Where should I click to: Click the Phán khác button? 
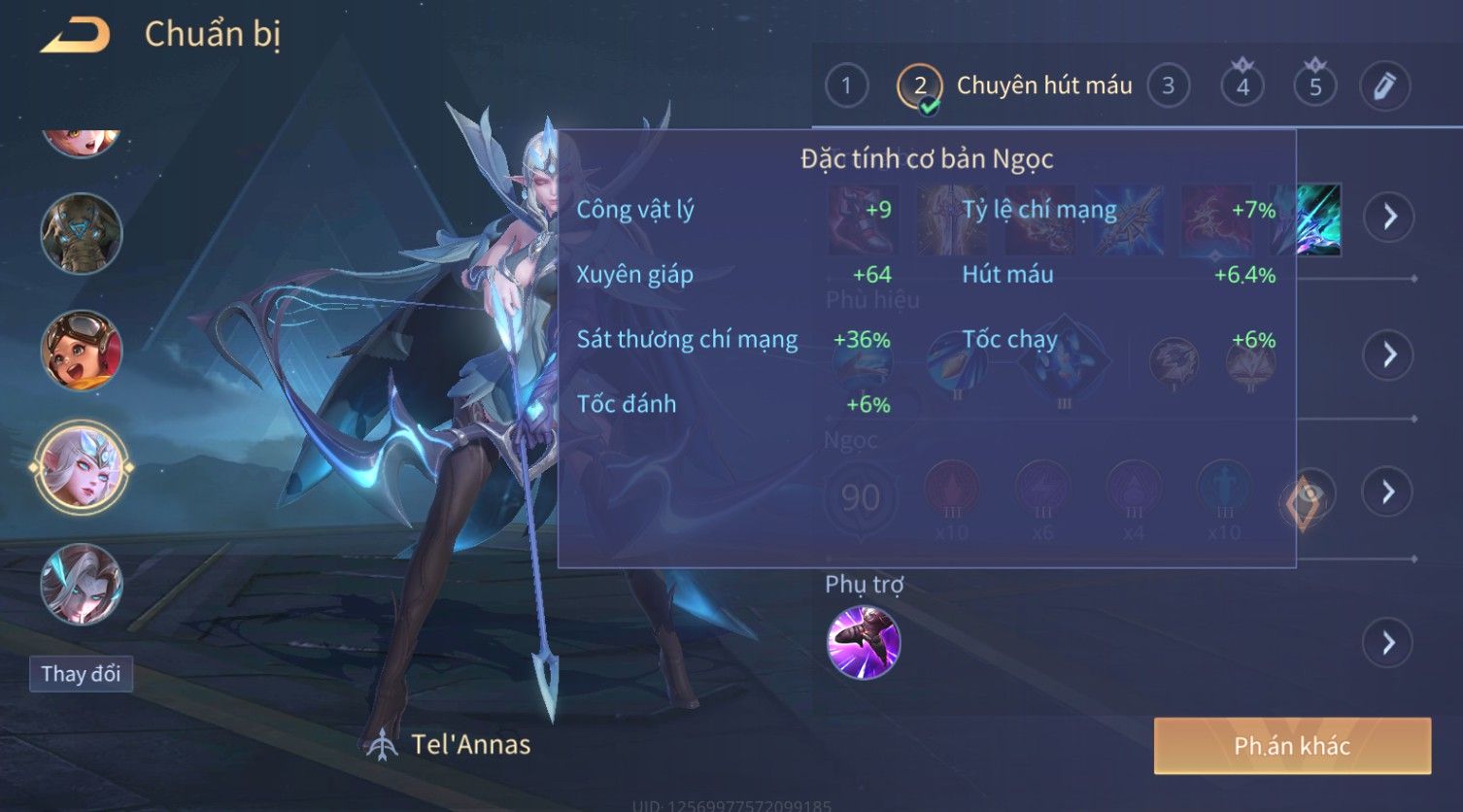(1292, 746)
